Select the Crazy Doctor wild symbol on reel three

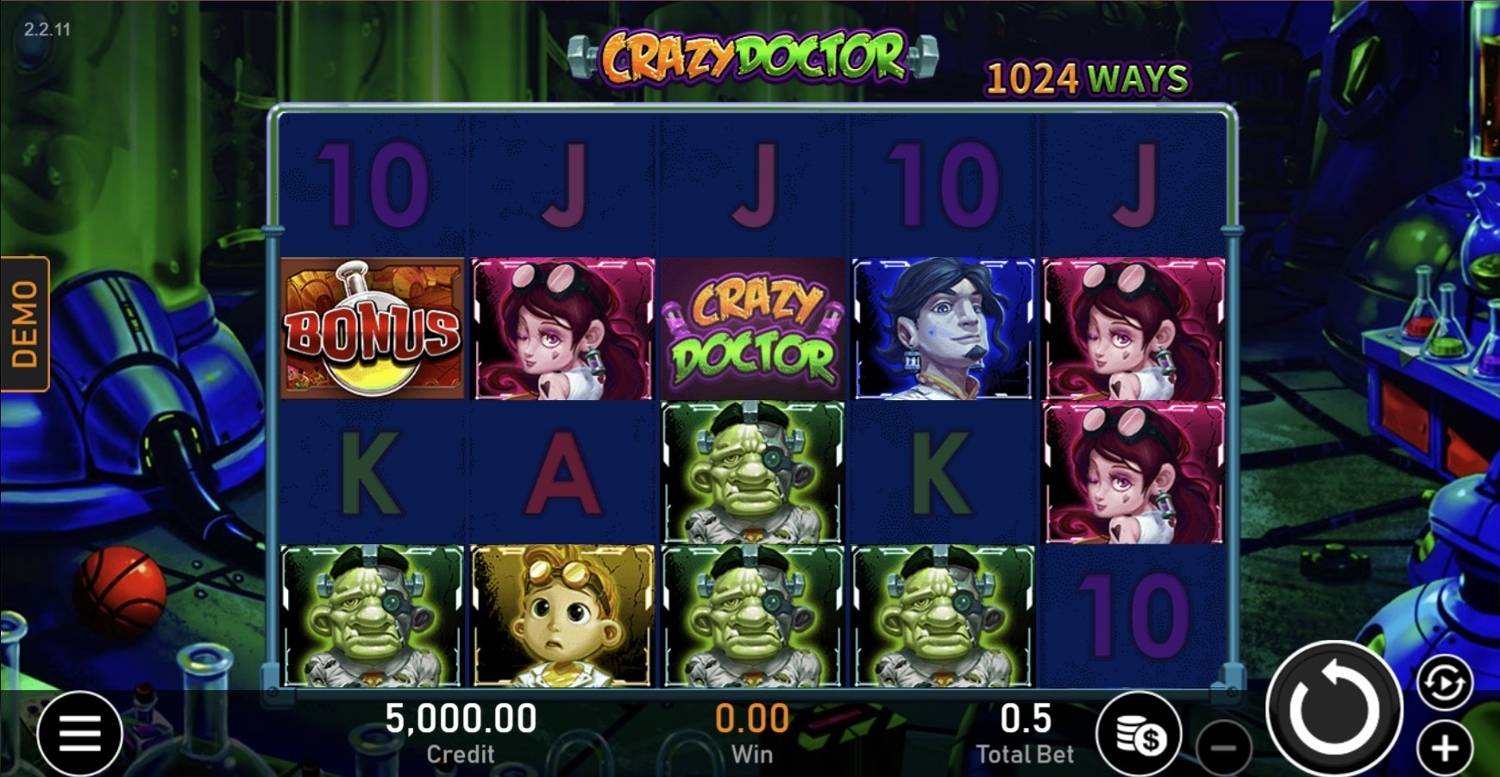tap(750, 327)
